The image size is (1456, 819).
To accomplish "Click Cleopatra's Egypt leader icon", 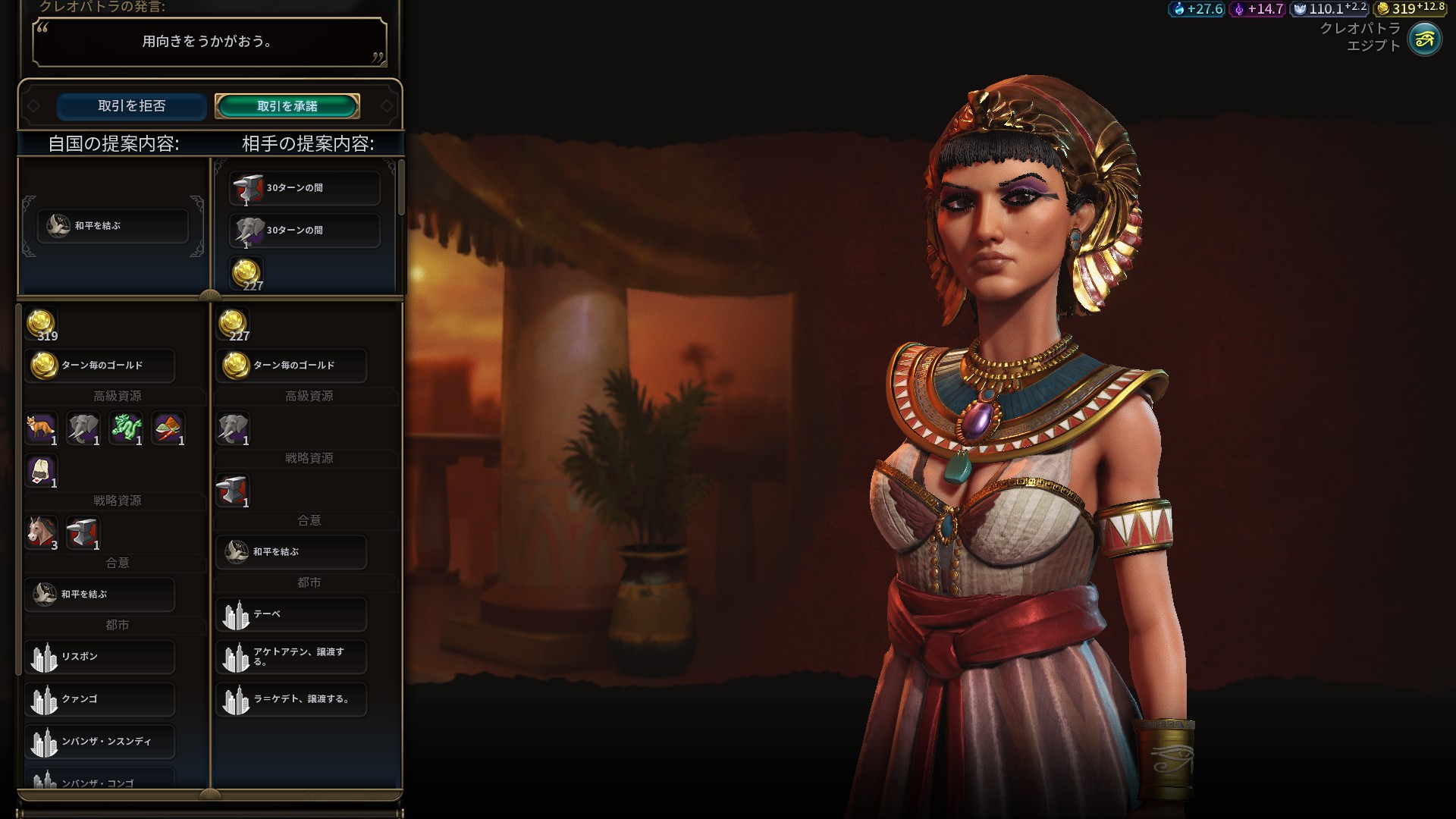I will pyautogui.click(x=1424, y=39).
